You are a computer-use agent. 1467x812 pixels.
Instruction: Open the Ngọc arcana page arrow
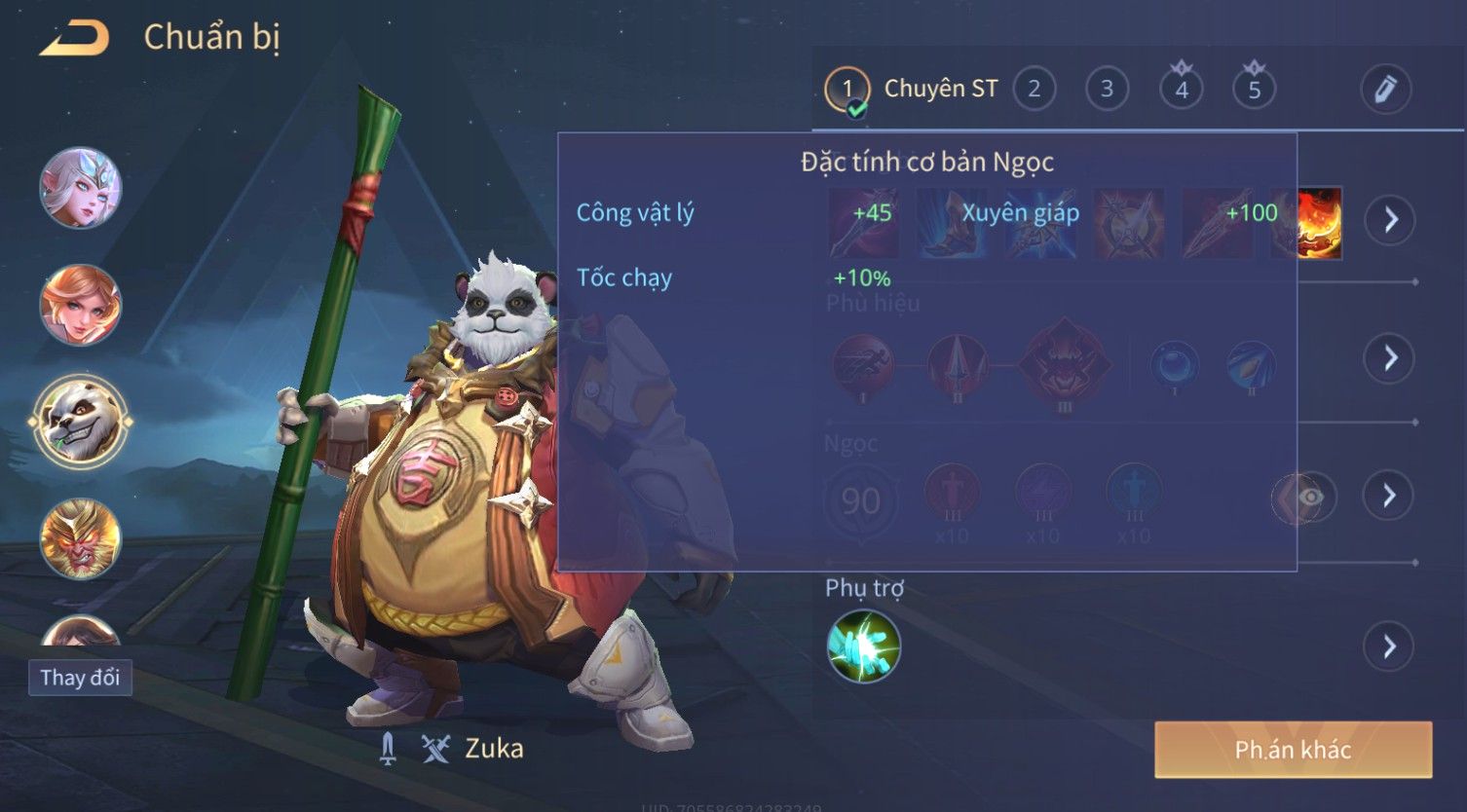point(1389,496)
